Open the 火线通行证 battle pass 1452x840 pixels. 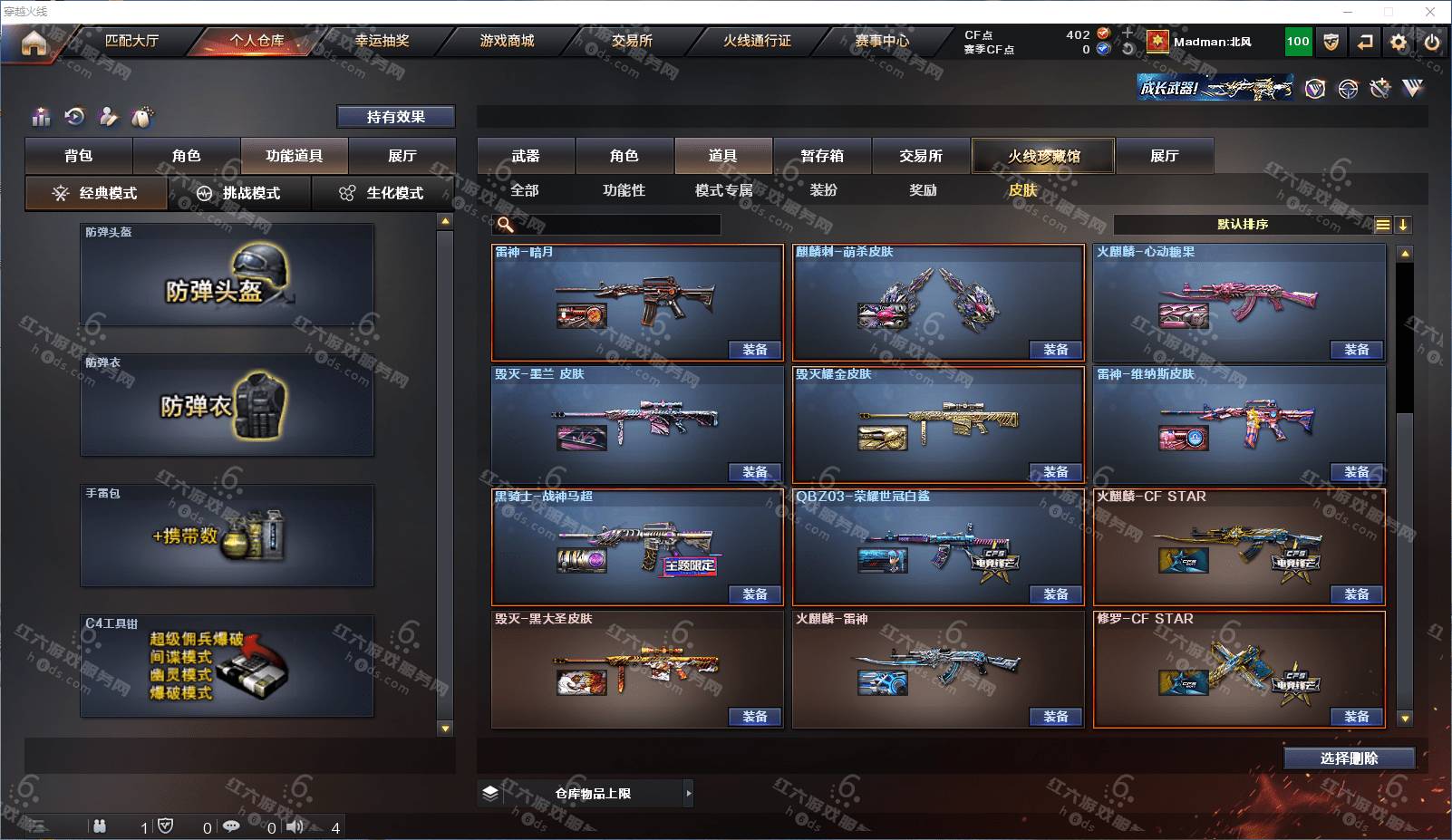click(x=757, y=41)
